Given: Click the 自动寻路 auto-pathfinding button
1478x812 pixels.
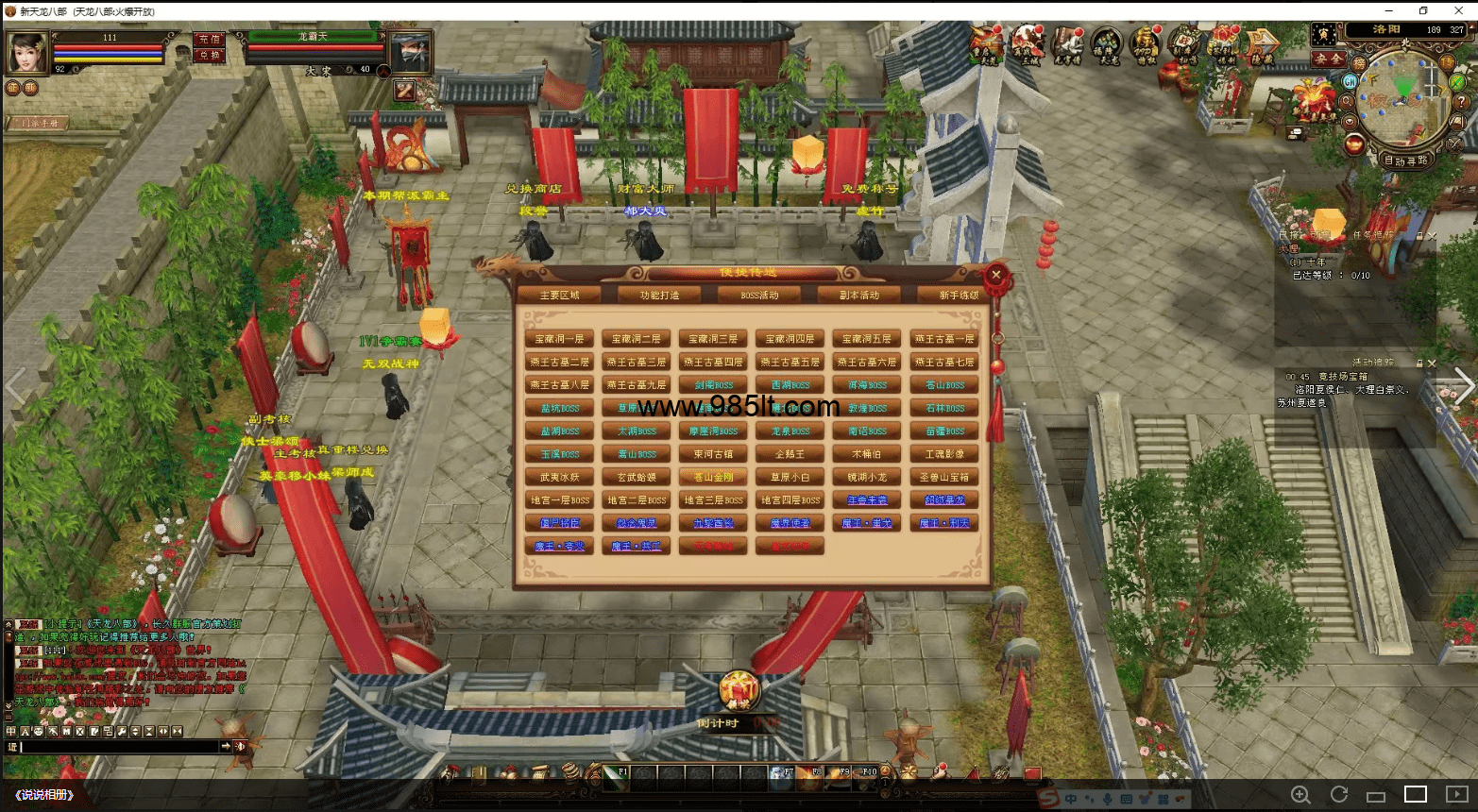Looking at the screenshot, I should (x=1405, y=161).
